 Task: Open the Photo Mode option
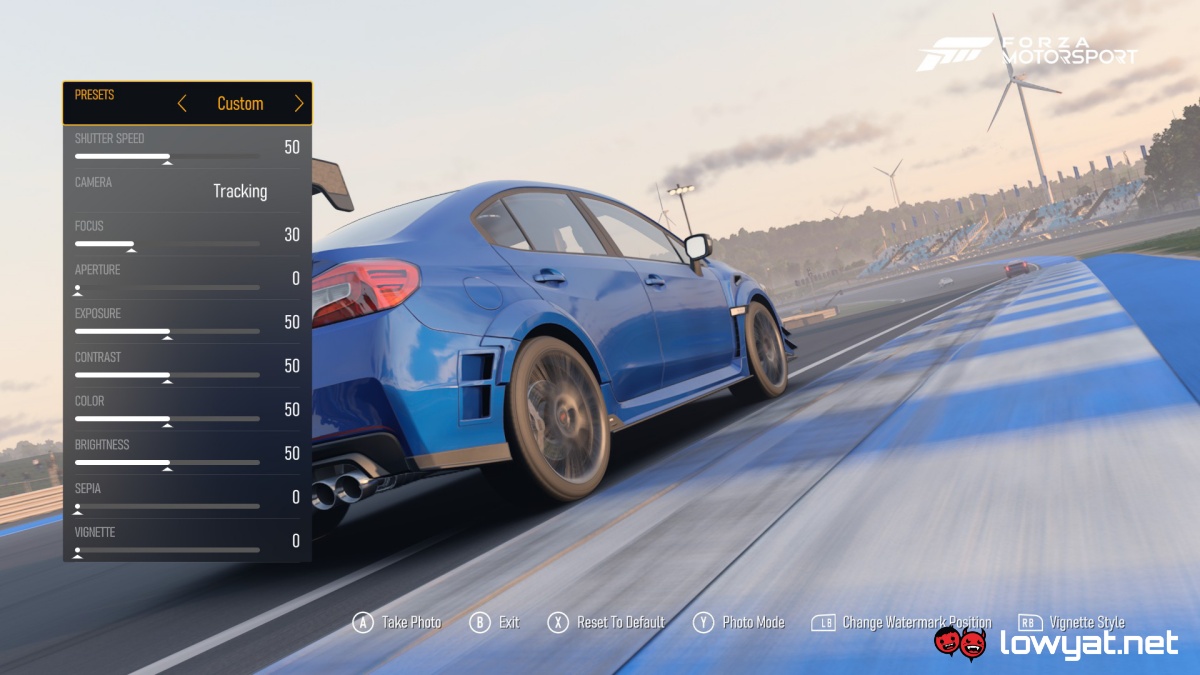tap(739, 622)
